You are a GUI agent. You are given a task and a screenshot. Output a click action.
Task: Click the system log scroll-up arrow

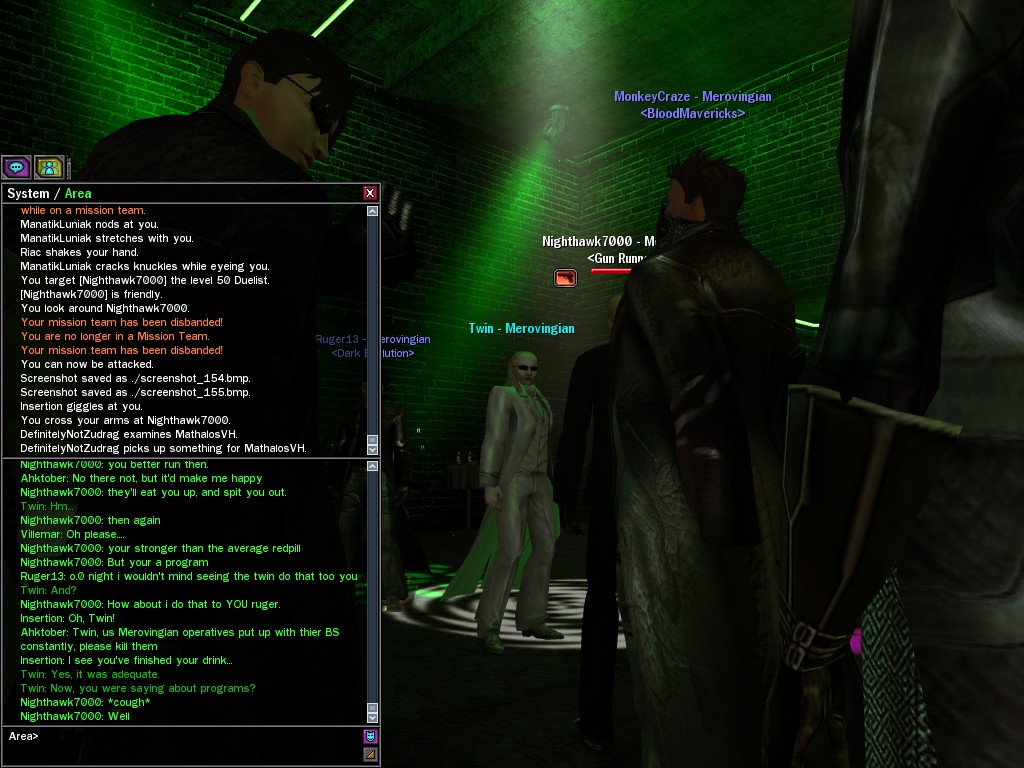[373, 211]
